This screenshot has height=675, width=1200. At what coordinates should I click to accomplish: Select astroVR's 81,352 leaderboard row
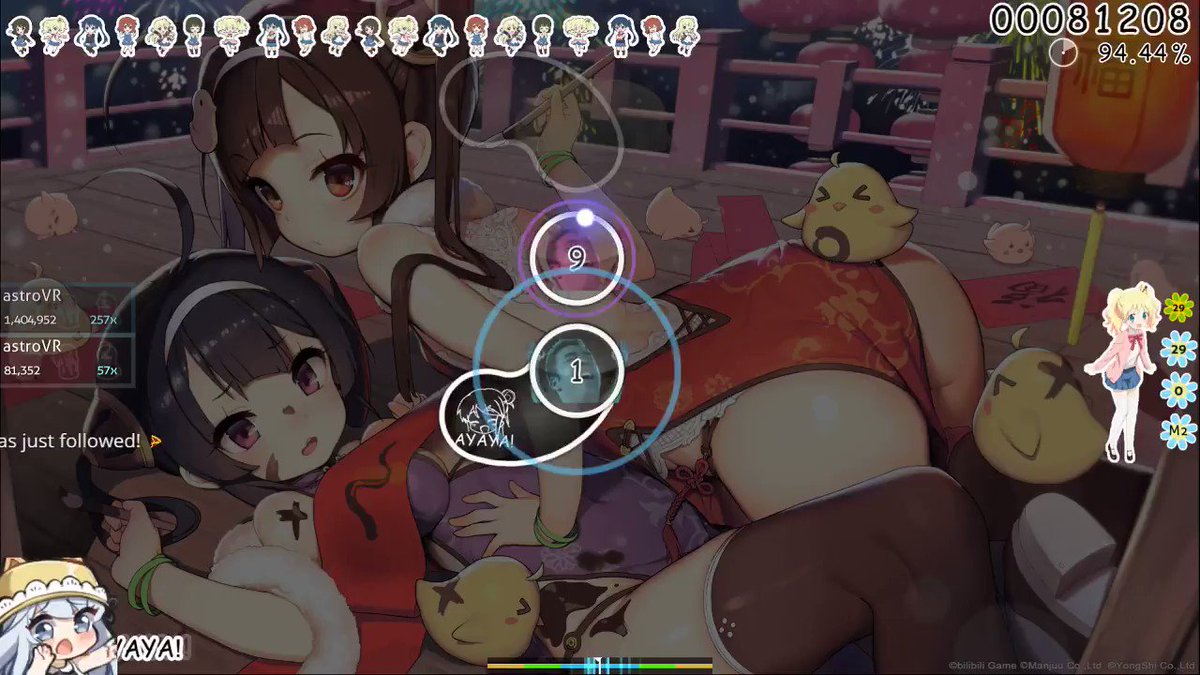tap(62, 358)
